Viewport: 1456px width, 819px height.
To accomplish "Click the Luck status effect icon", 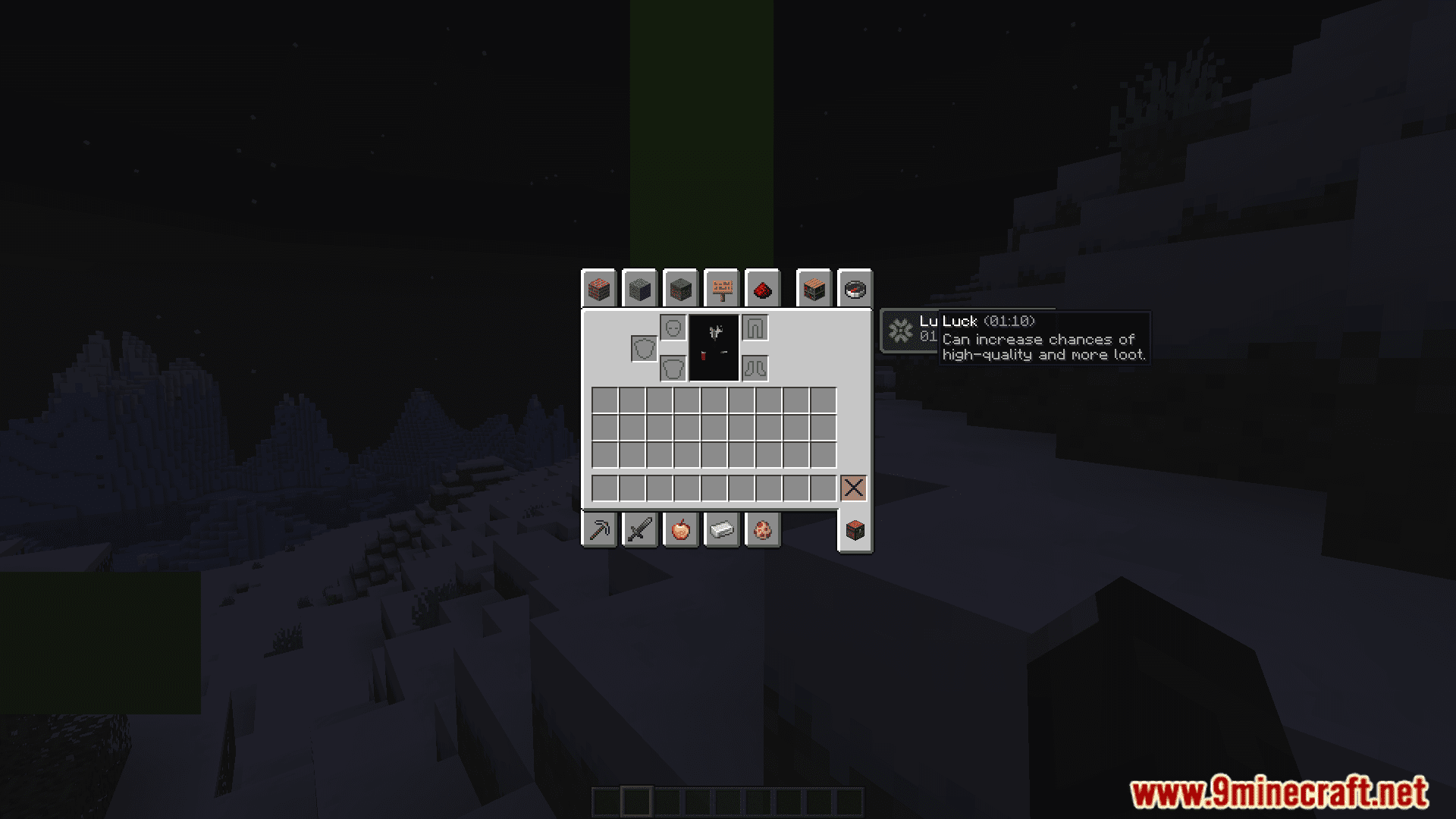I will (x=901, y=331).
